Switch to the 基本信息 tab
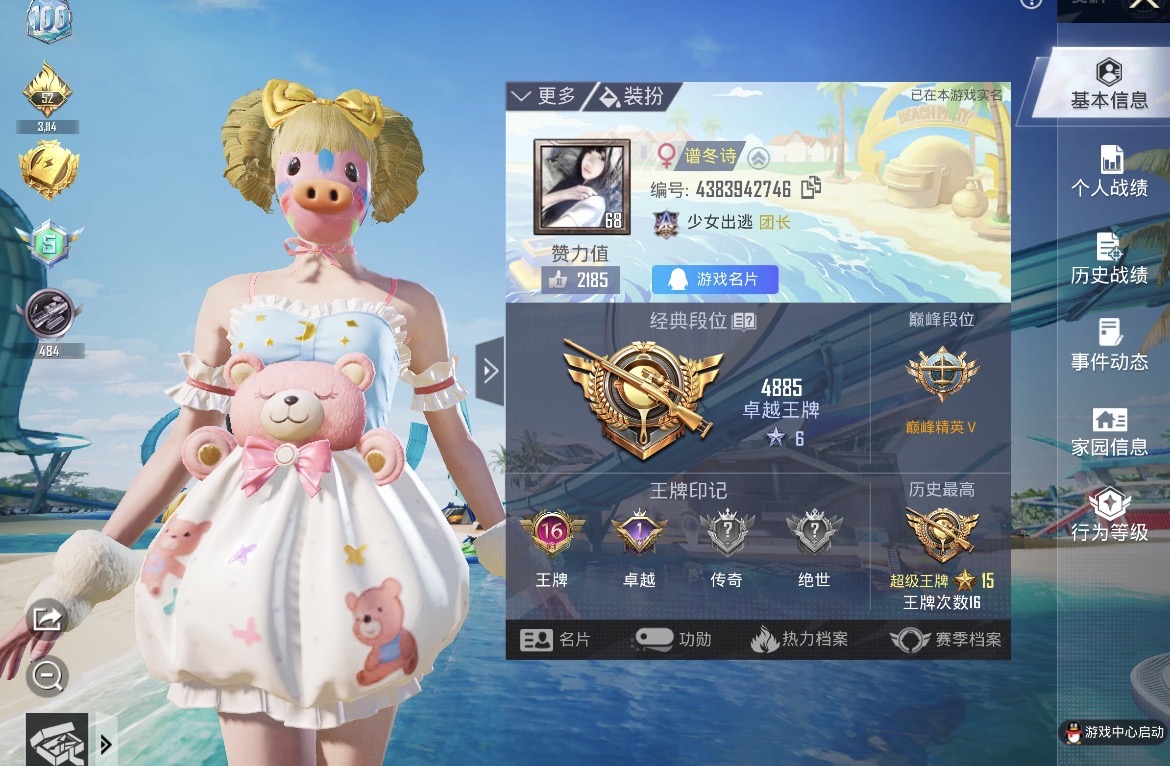Image resolution: width=1170 pixels, height=766 pixels. [x=1108, y=85]
